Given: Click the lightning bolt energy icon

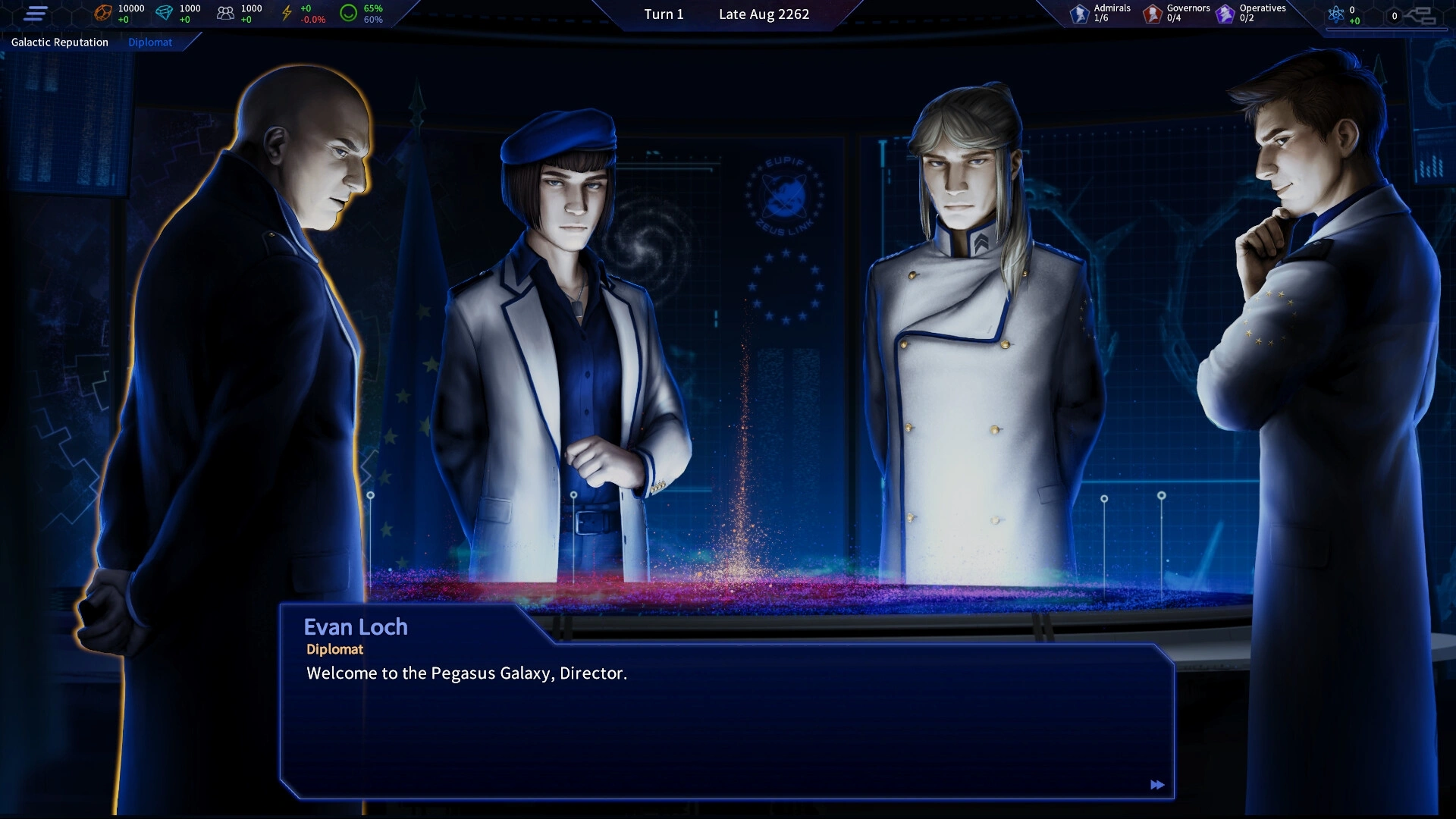Looking at the screenshot, I should click(287, 13).
